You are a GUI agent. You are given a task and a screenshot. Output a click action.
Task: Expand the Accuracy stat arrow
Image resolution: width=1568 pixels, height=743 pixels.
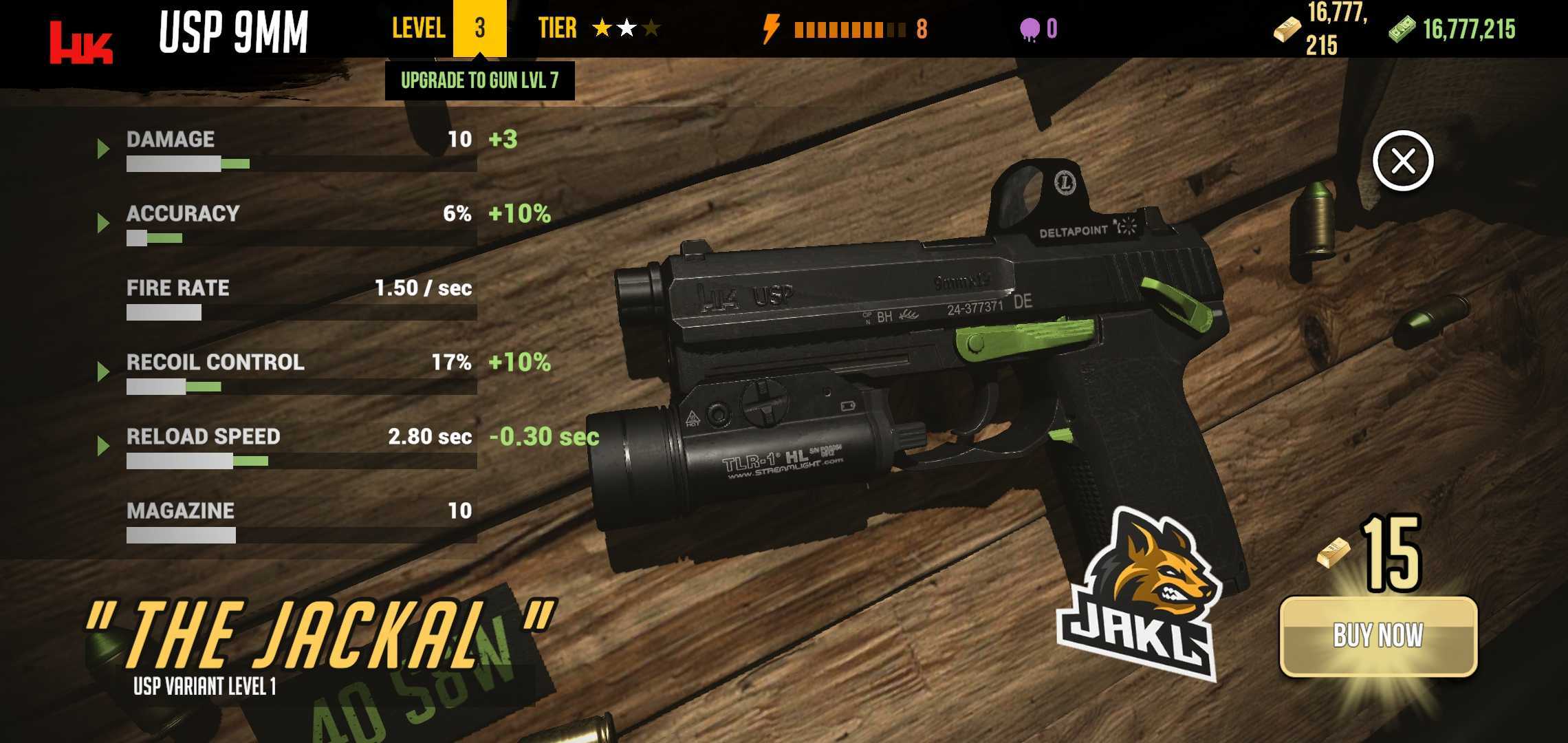(x=103, y=222)
